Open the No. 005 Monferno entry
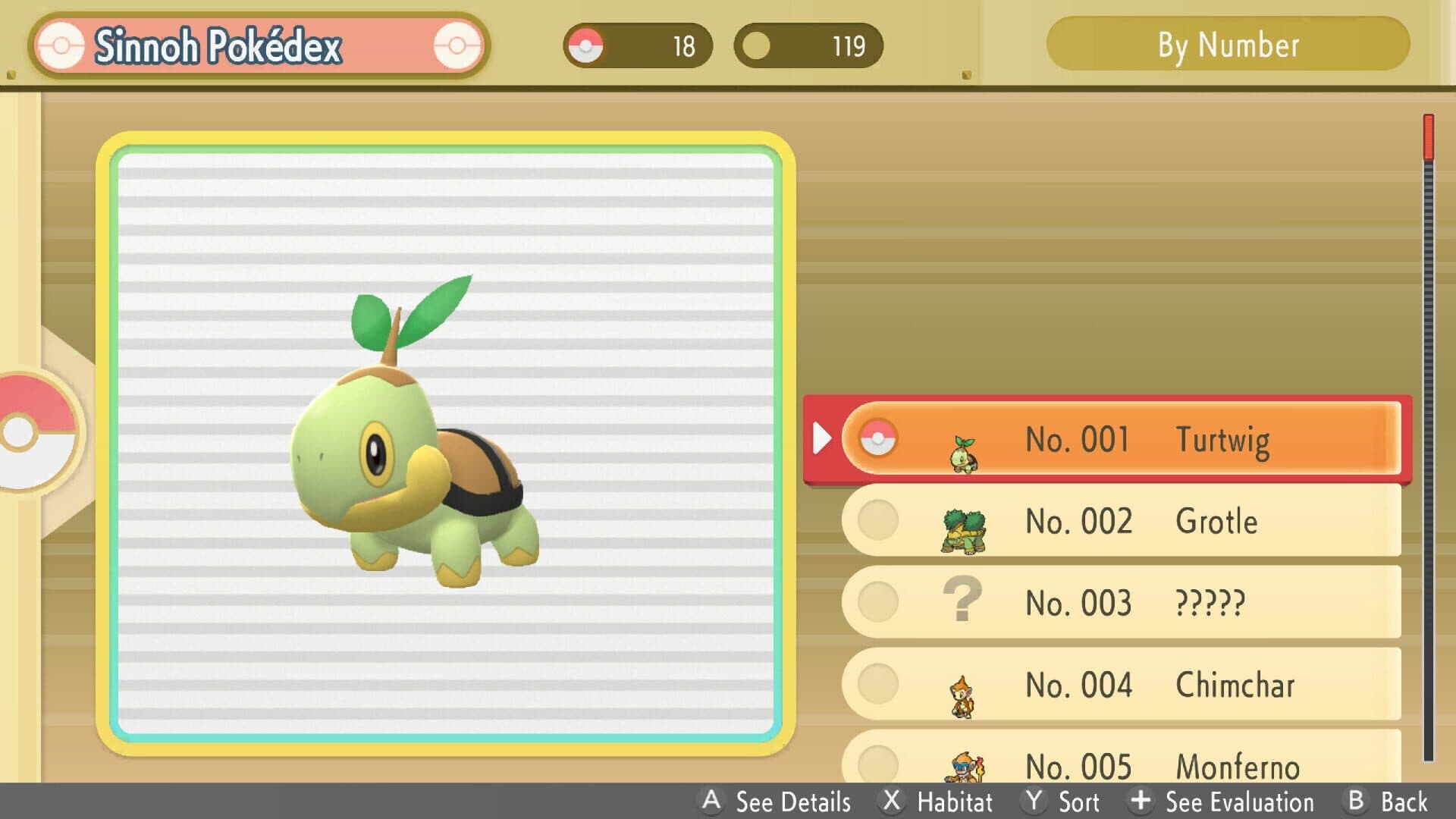Screen dimensions: 1456x819 (x=1121, y=762)
